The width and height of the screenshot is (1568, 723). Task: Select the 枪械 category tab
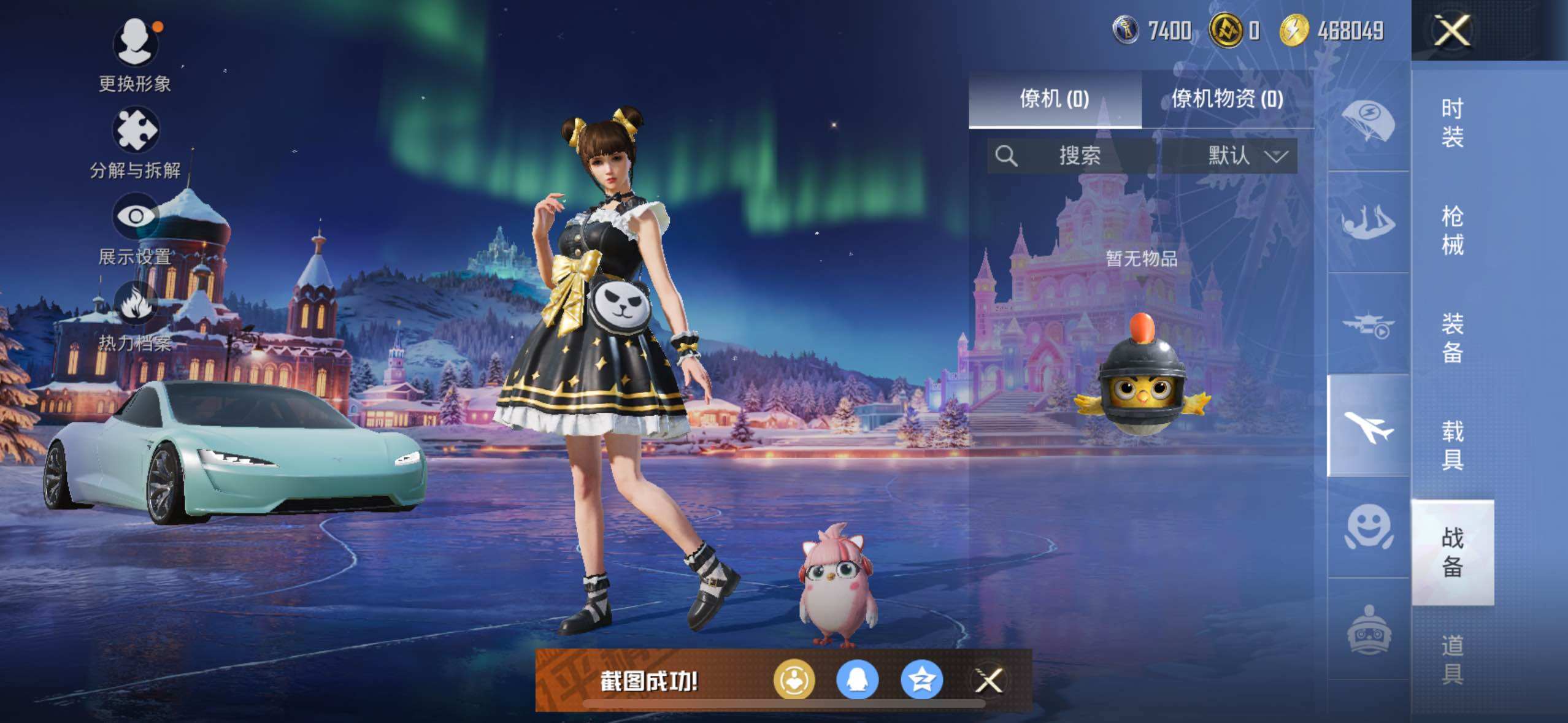point(1452,231)
